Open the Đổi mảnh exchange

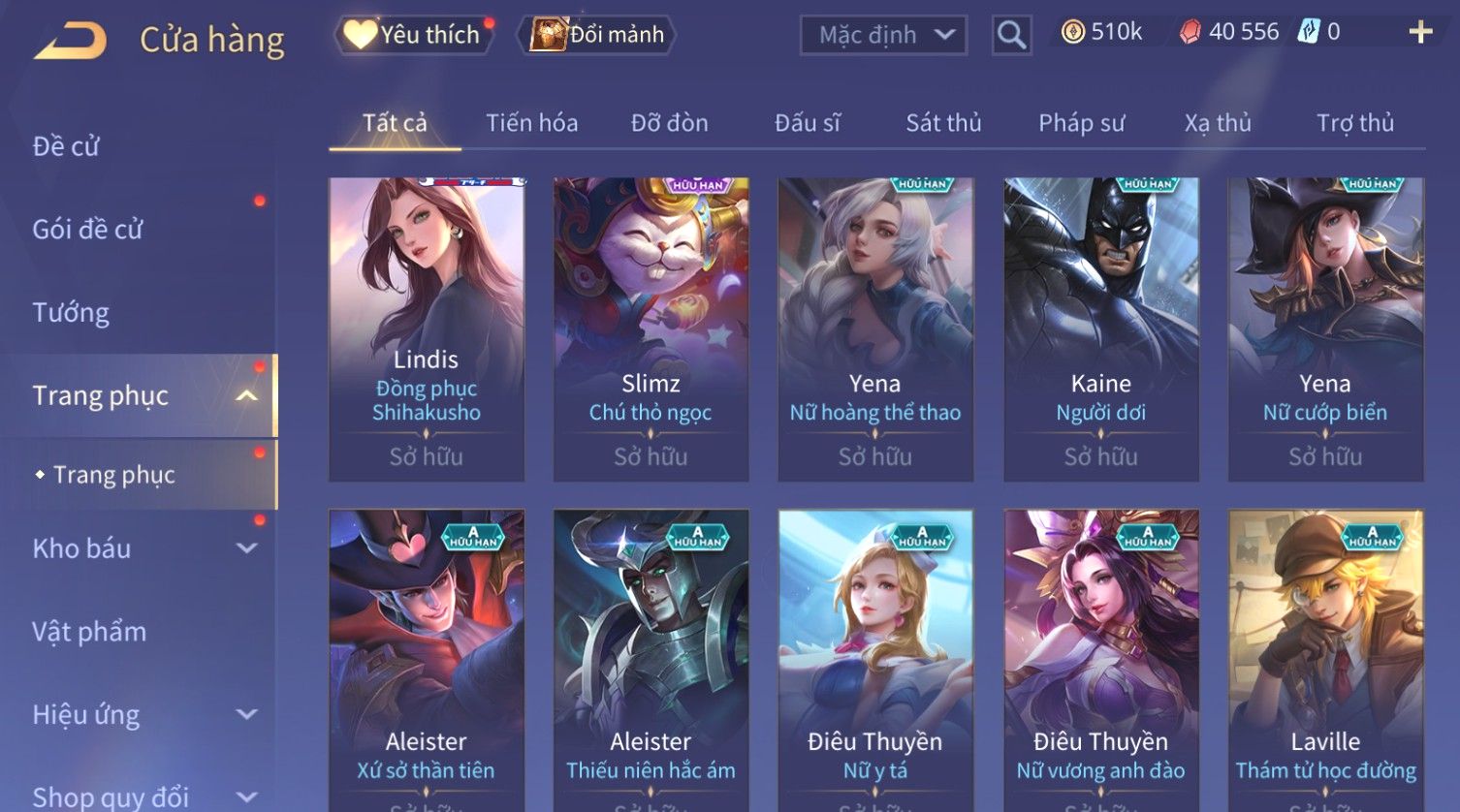[x=599, y=35]
